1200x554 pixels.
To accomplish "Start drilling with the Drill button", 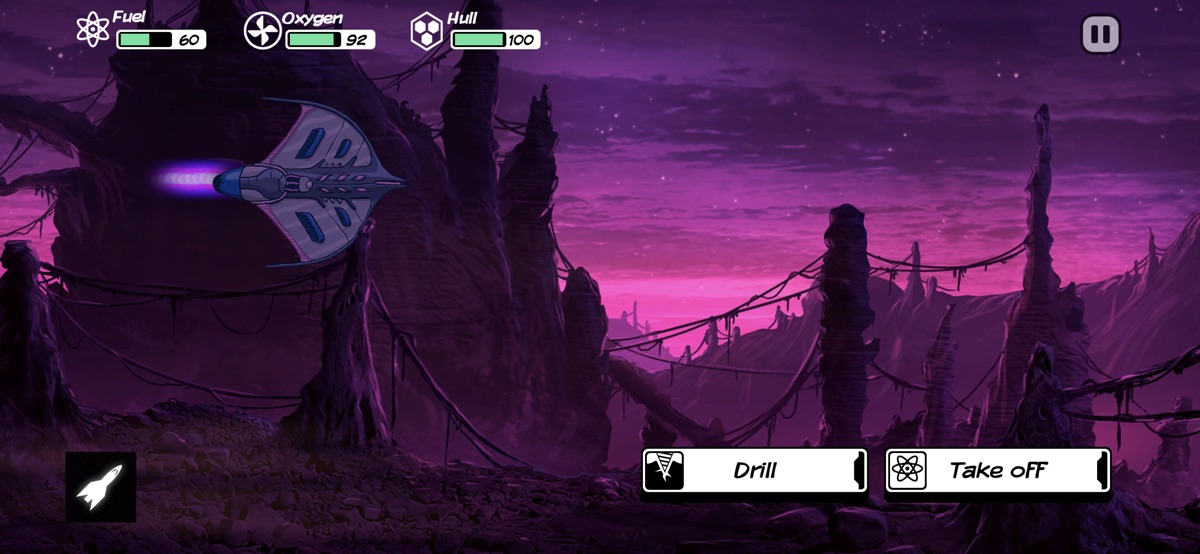I will pyautogui.click(x=754, y=470).
